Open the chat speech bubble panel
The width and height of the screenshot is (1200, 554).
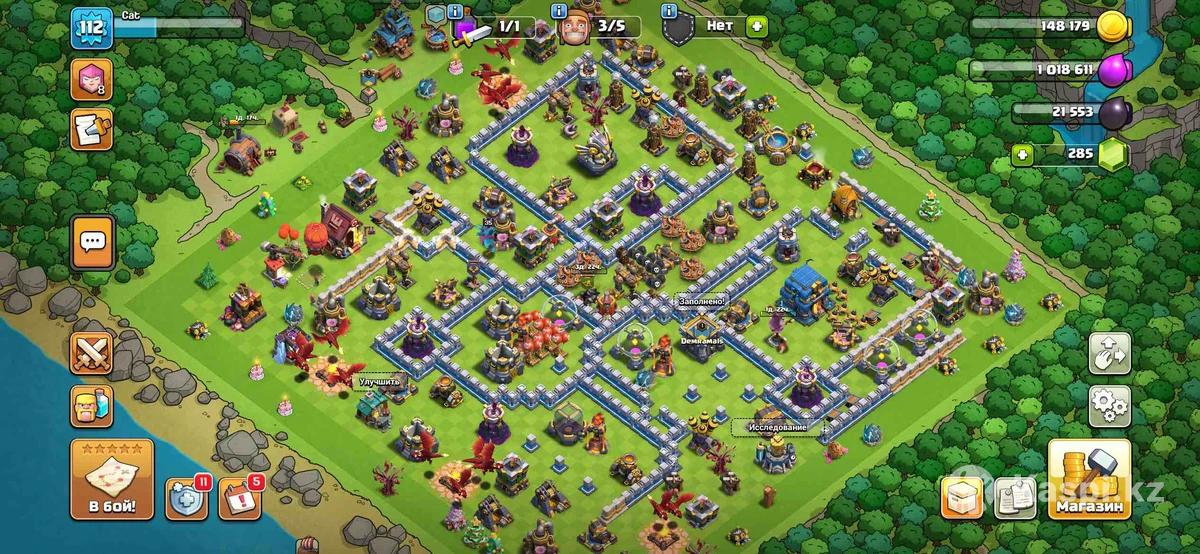point(92,241)
